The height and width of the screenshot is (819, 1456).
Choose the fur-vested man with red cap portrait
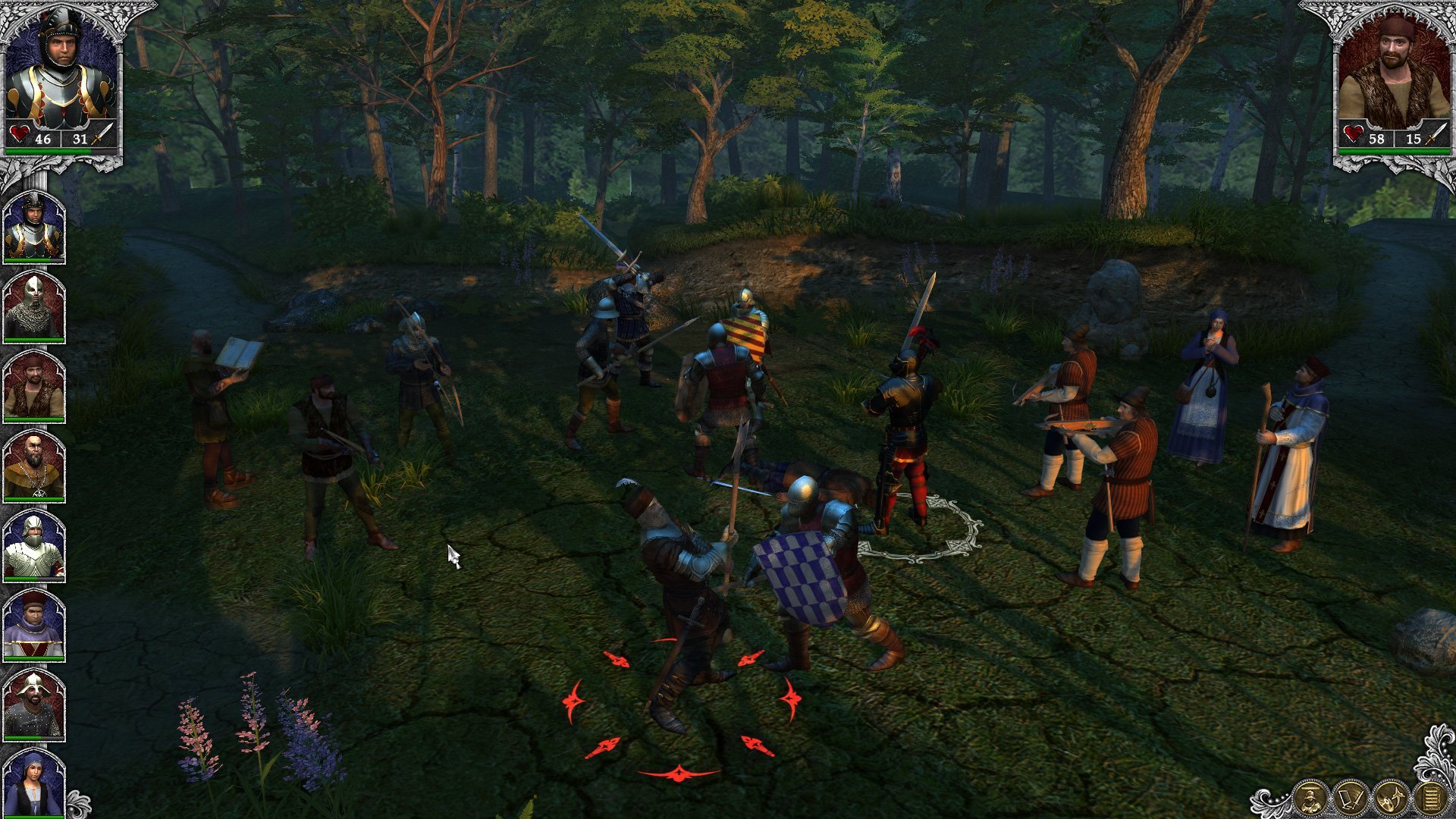point(33,386)
